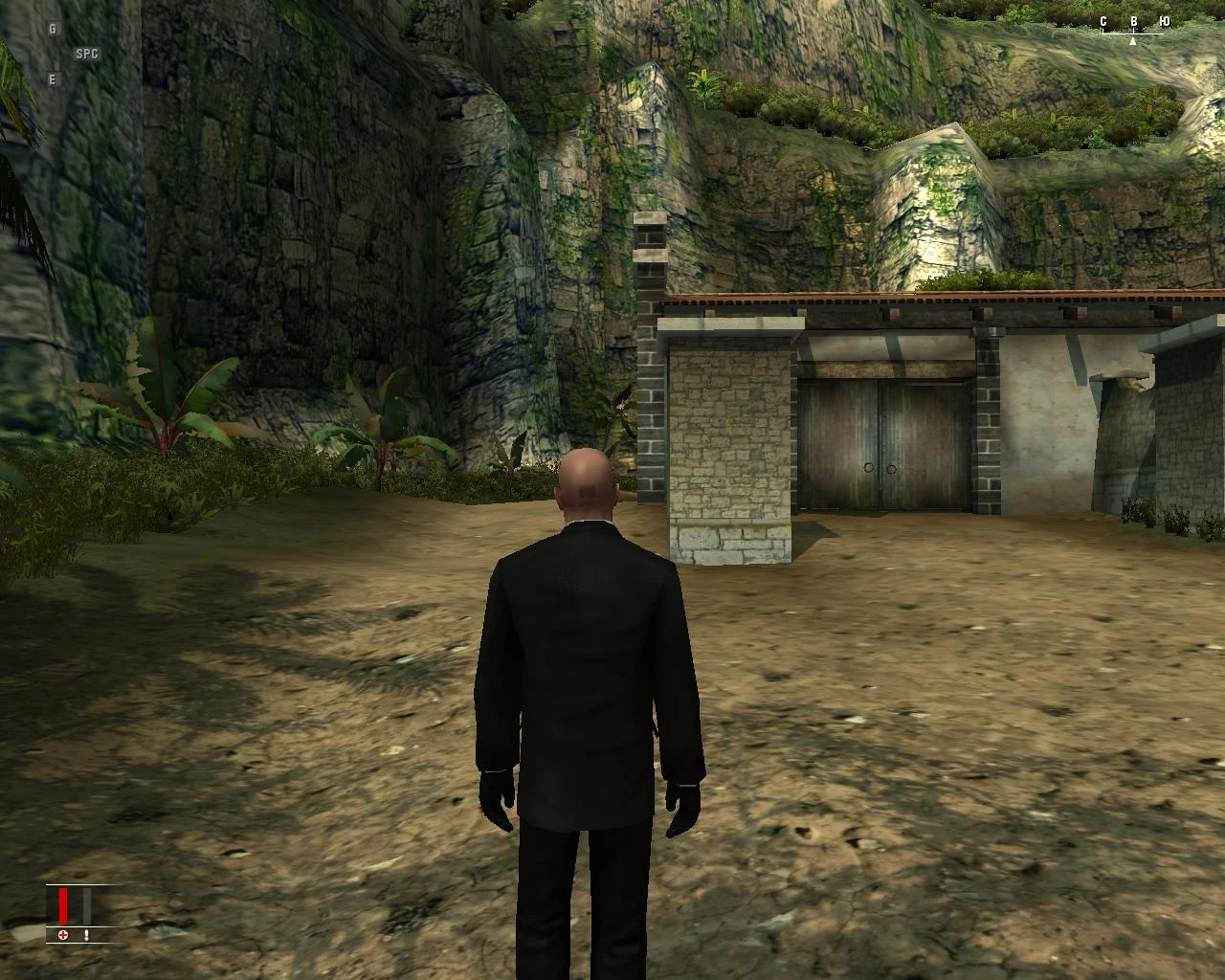Click the red health bar segment

[63, 905]
